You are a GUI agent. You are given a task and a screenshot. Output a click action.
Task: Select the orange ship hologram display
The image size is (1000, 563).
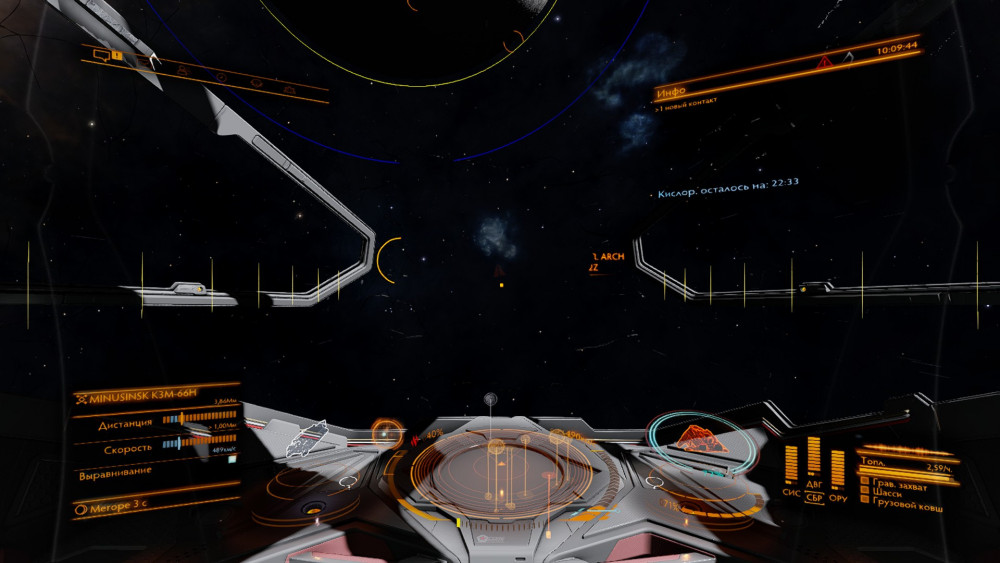tap(701, 437)
